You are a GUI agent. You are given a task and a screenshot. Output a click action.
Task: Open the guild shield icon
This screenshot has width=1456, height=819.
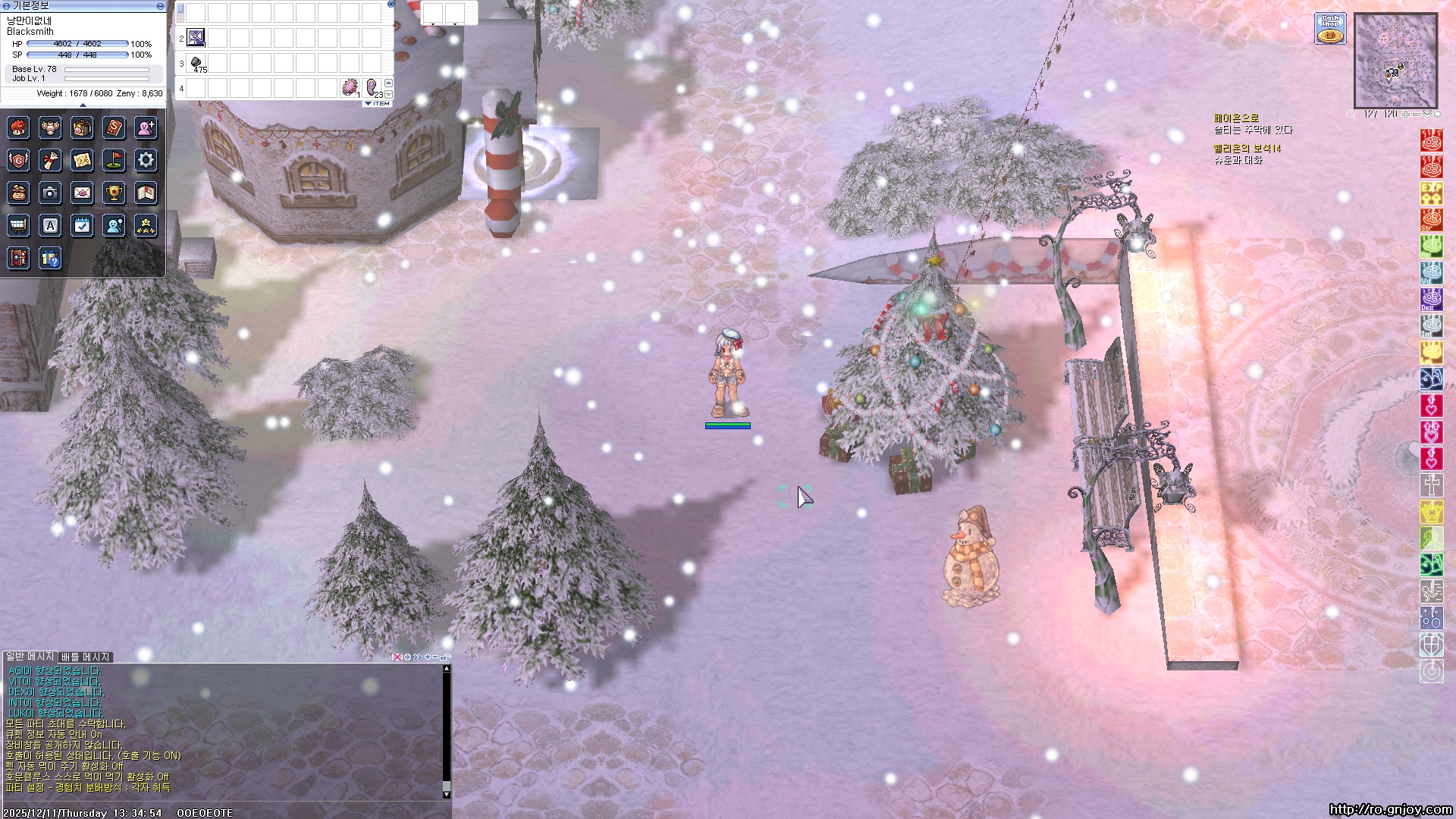18,160
